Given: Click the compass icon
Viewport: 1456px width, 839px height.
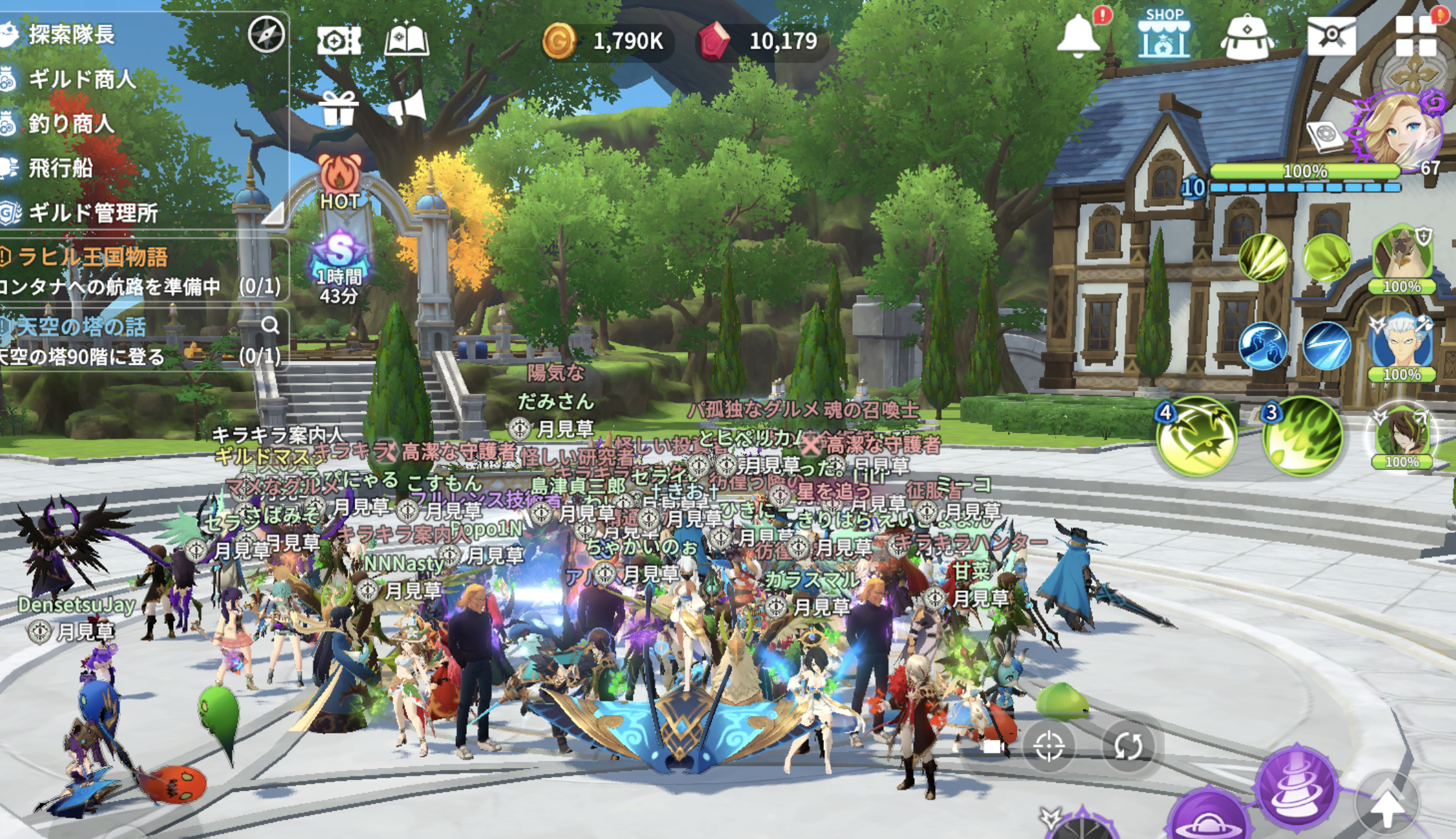Looking at the screenshot, I should point(266,35).
